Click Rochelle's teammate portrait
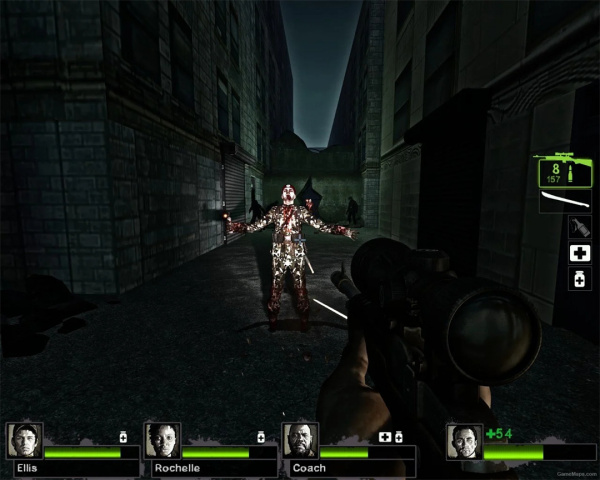Image resolution: width=600 pixels, height=480 pixels. (162, 441)
